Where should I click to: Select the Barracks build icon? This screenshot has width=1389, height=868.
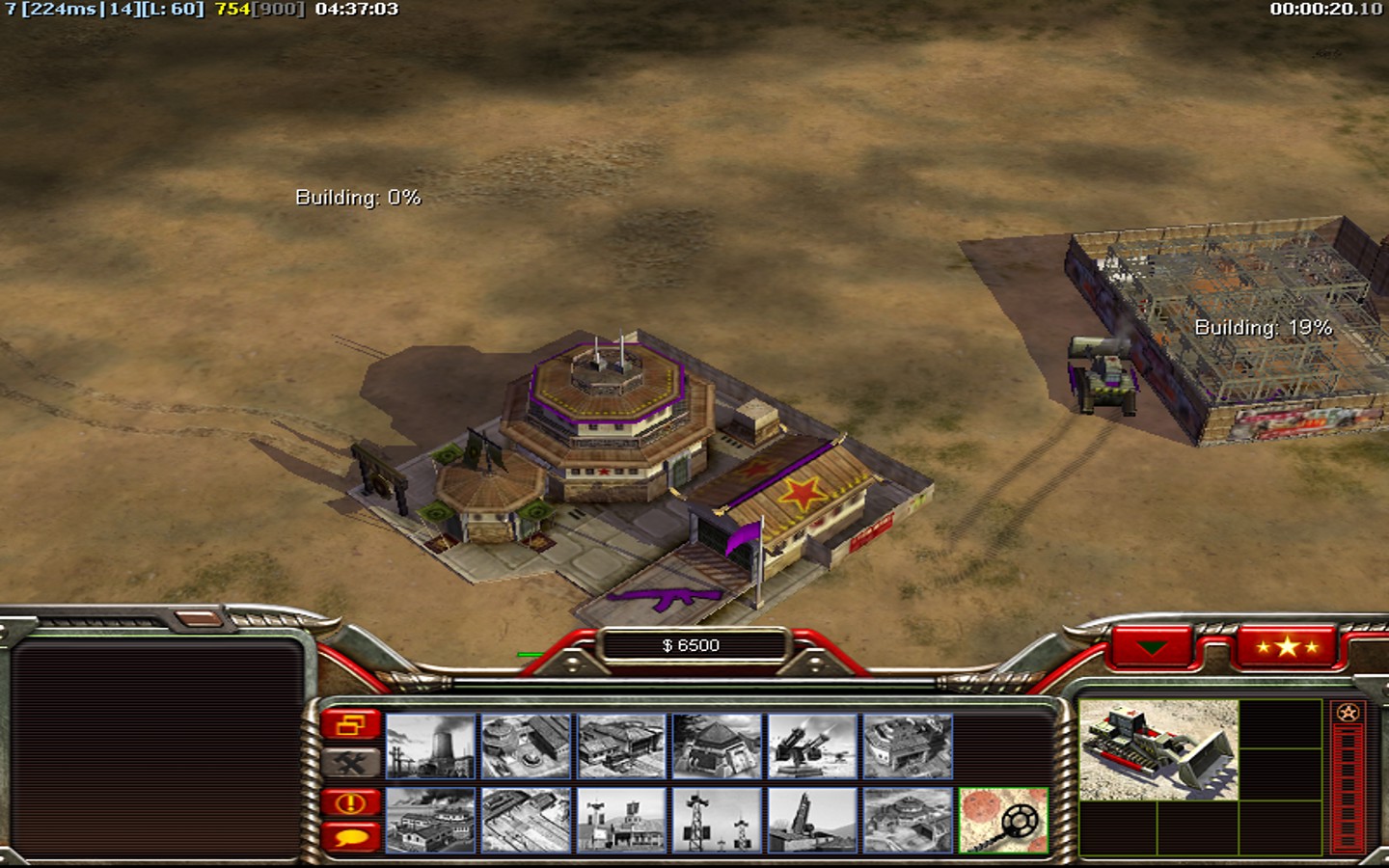pos(526,746)
